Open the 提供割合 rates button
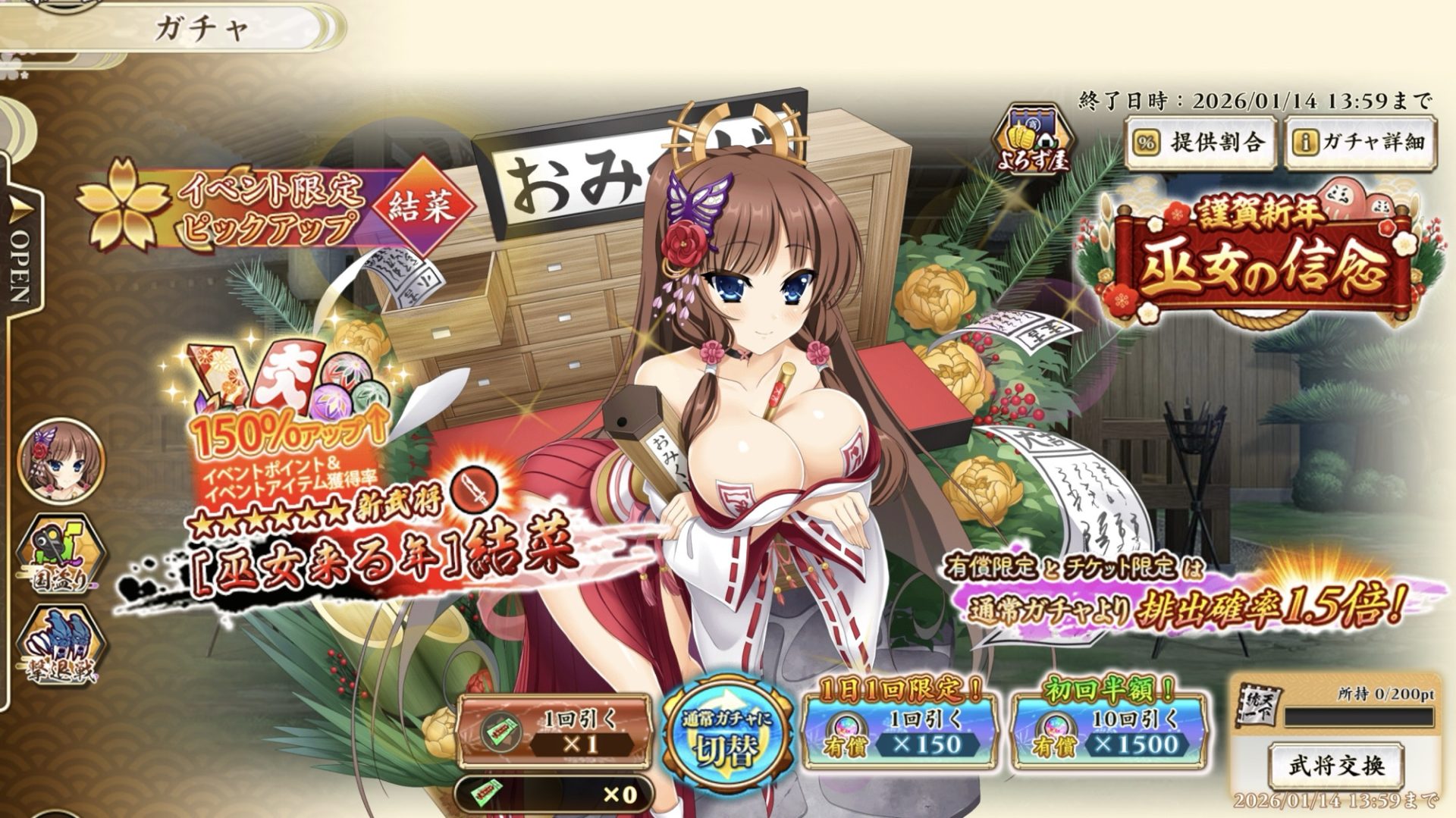Screen dimensions: 1456x818 pos(1200,143)
